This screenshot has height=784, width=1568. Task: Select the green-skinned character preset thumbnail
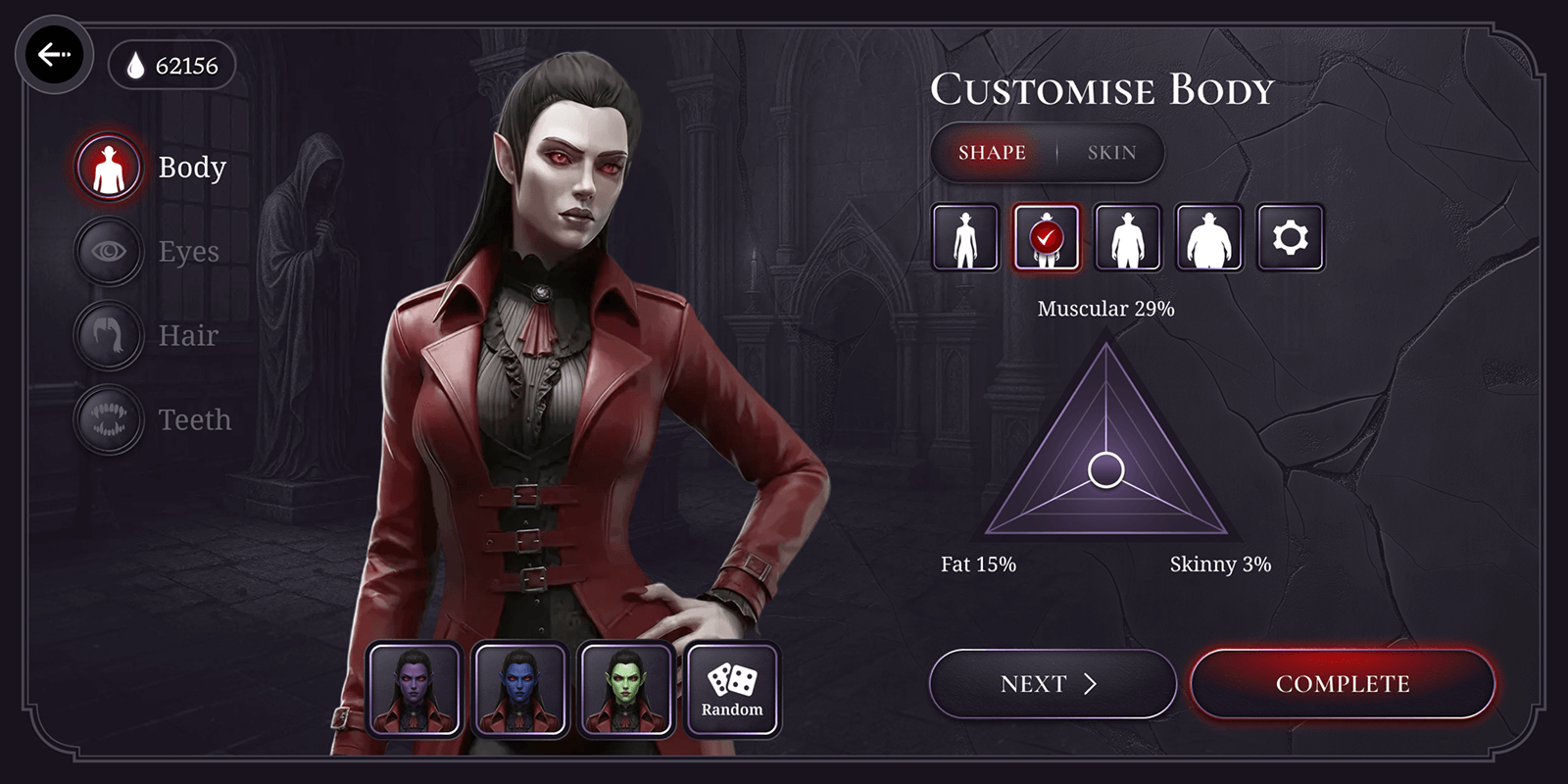coord(626,688)
